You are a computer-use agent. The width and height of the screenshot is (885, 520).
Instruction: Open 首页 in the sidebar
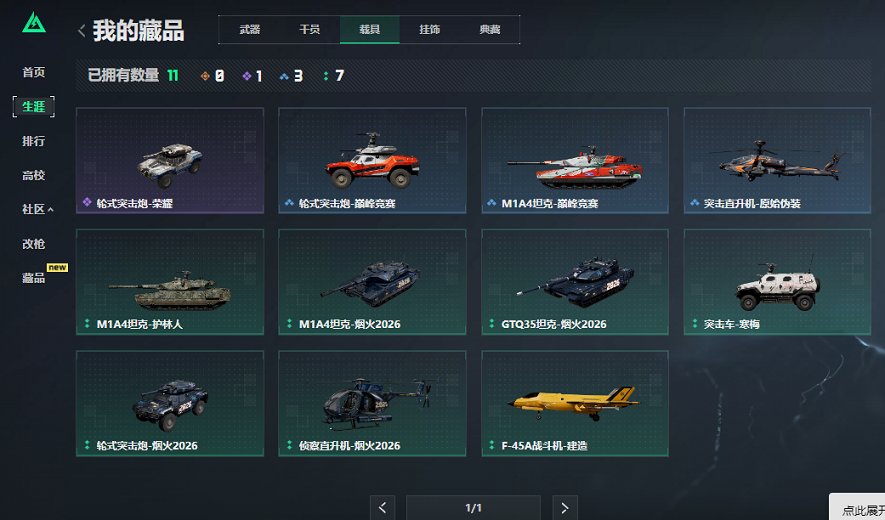[x=34, y=72]
